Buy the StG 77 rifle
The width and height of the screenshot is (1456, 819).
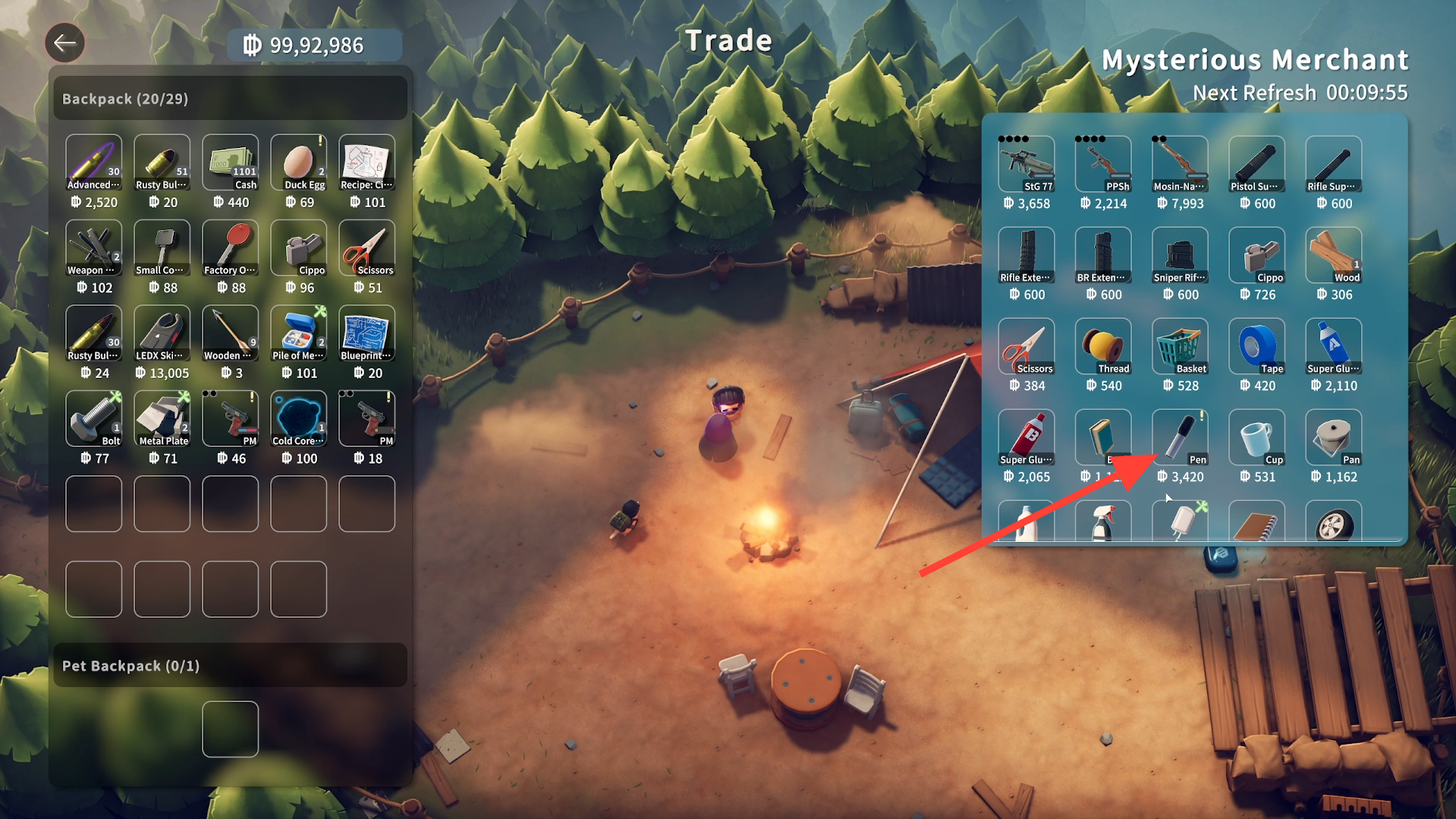pos(1026,165)
